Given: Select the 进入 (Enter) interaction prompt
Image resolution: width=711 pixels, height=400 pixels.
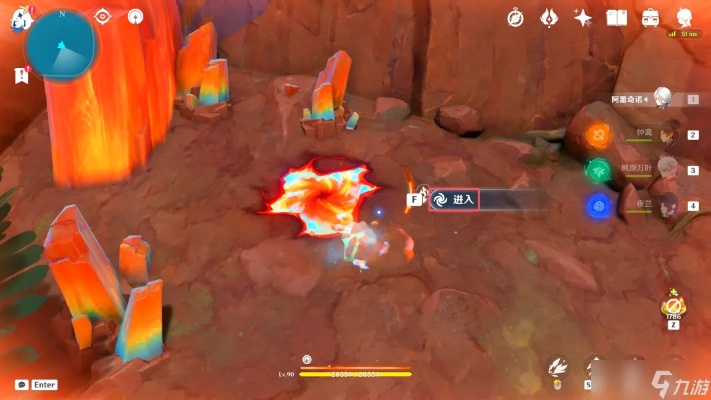Looking at the screenshot, I should point(454,199).
